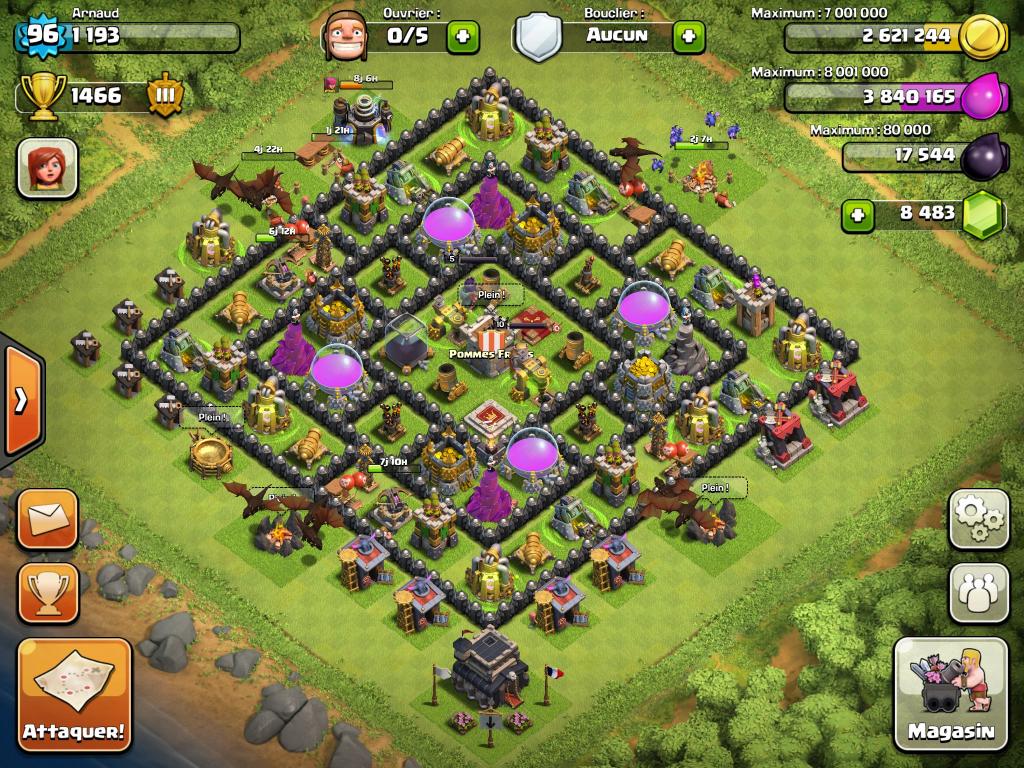Screen dimensions: 1024x768
Task: Buy a shield with the Bouclier plus
Action: point(688,37)
